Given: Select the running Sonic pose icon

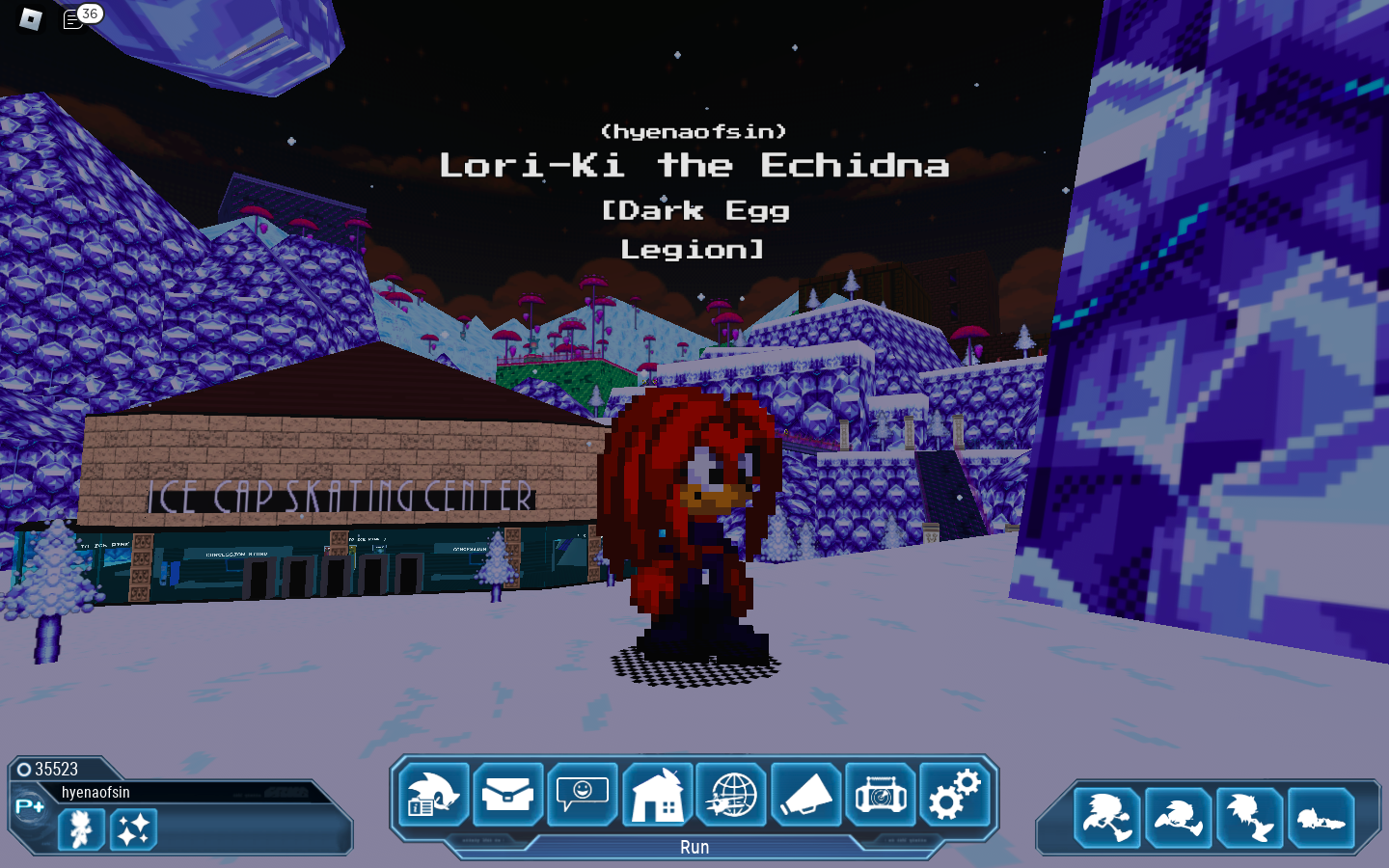Looking at the screenshot, I should [x=1107, y=818].
